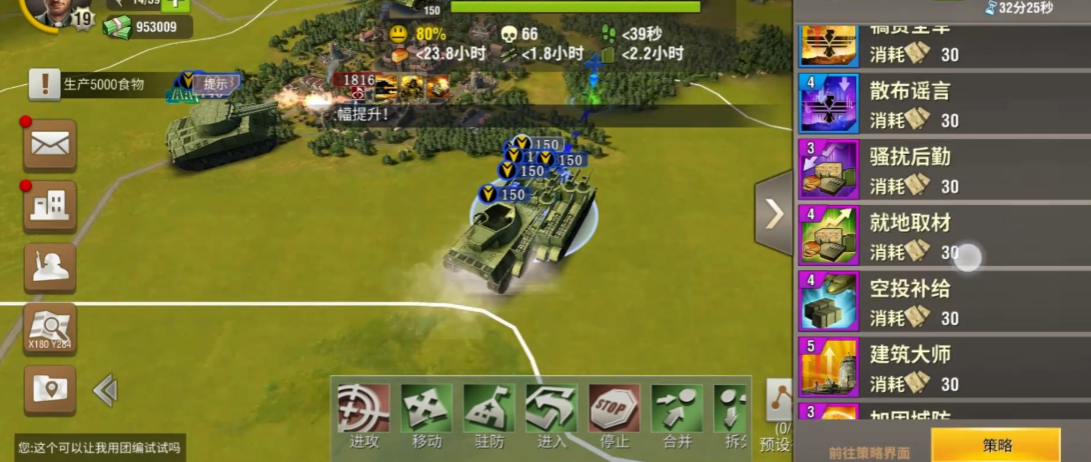
Task: Choose the 进攻 attack command
Action: 364,416
